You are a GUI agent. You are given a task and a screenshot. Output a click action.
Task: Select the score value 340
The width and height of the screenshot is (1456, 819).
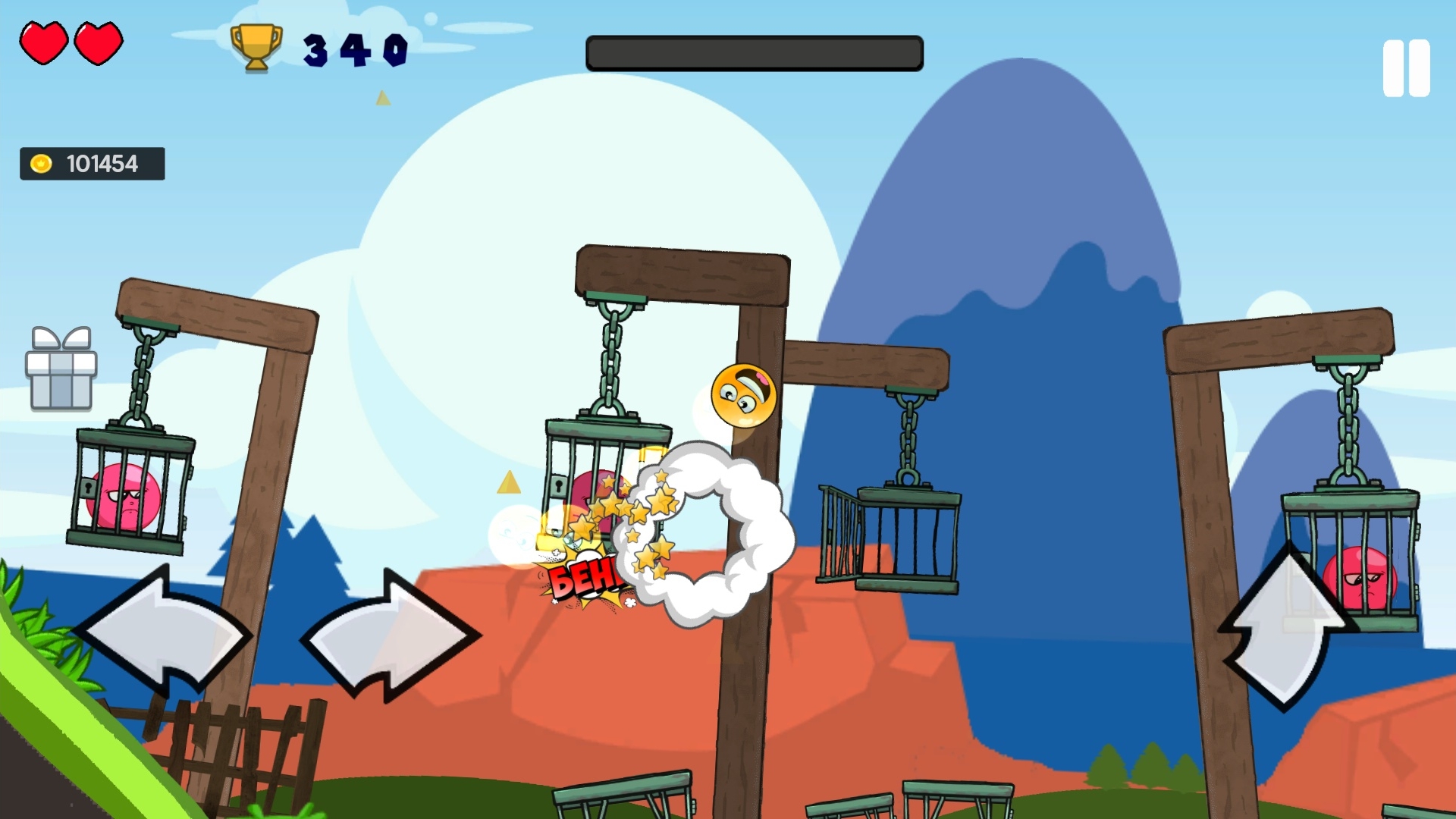click(353, 50)
